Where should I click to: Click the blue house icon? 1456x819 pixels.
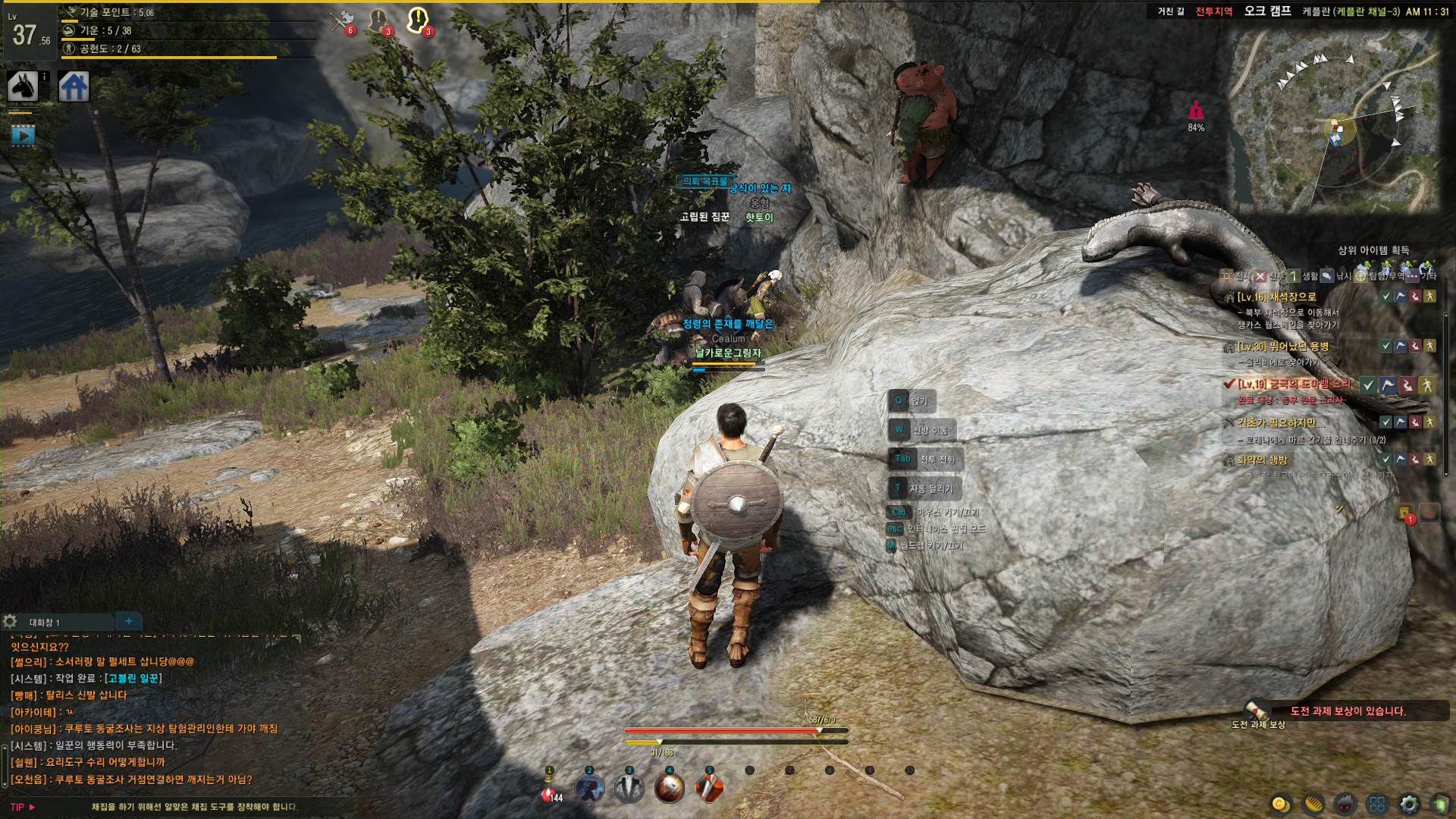pos(74,86)
